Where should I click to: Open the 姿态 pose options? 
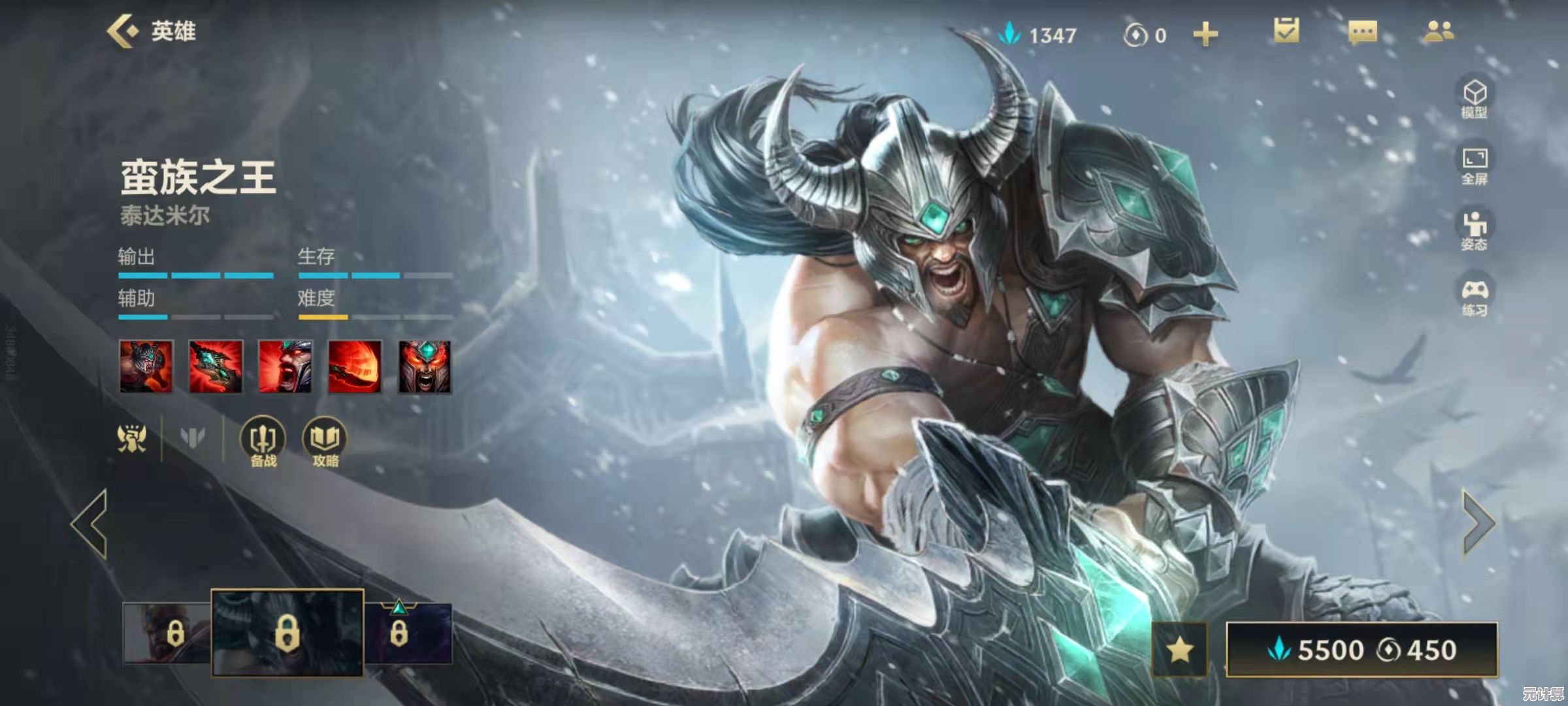click(x=1475, y=231)
